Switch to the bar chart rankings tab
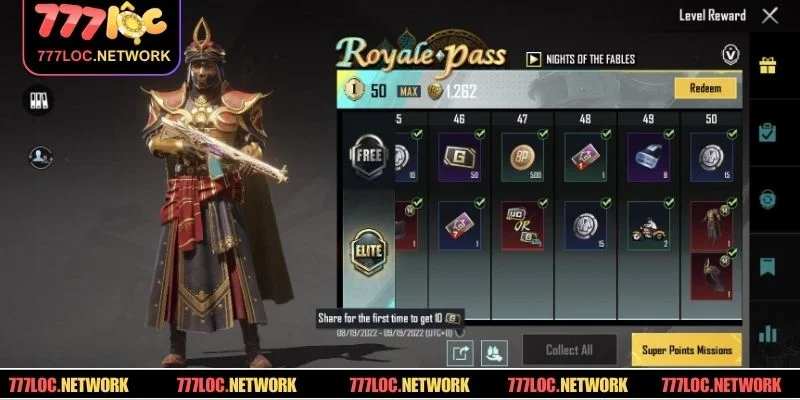Image resolution: width=800 pixels, height=400 pixels. pos(768,333)
